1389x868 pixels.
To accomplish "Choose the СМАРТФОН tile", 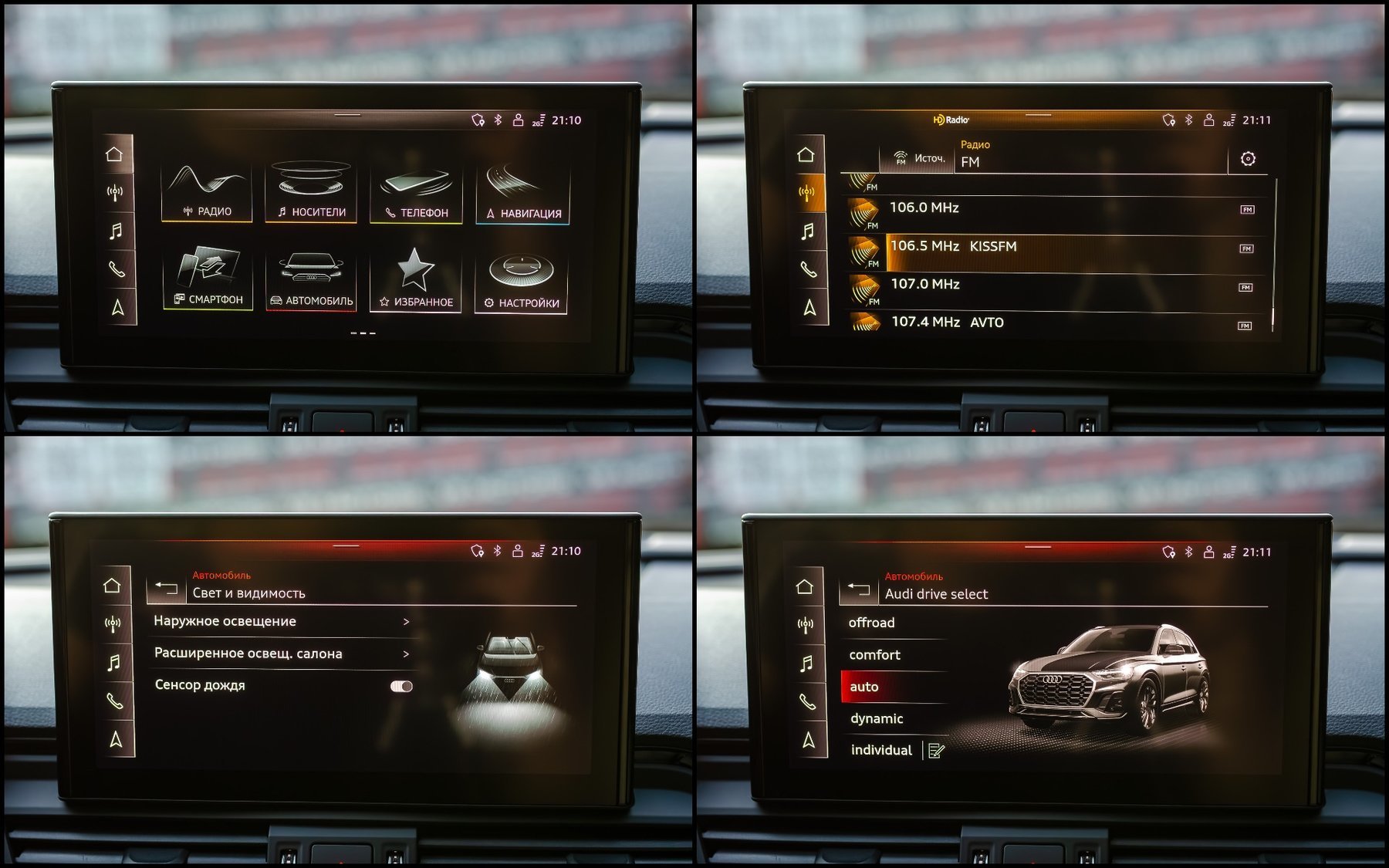I will click(208, 279).
